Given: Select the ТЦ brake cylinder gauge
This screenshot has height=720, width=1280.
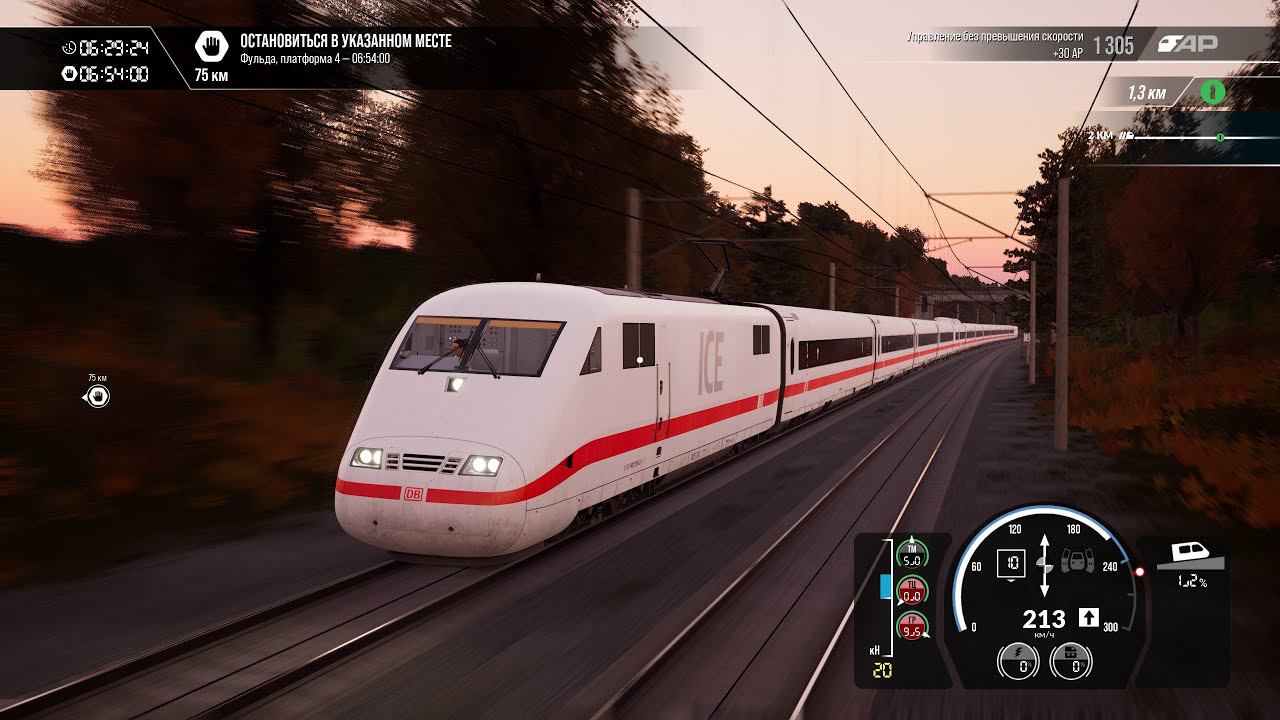Looking at the screenshot, I should tap(911, 590).
